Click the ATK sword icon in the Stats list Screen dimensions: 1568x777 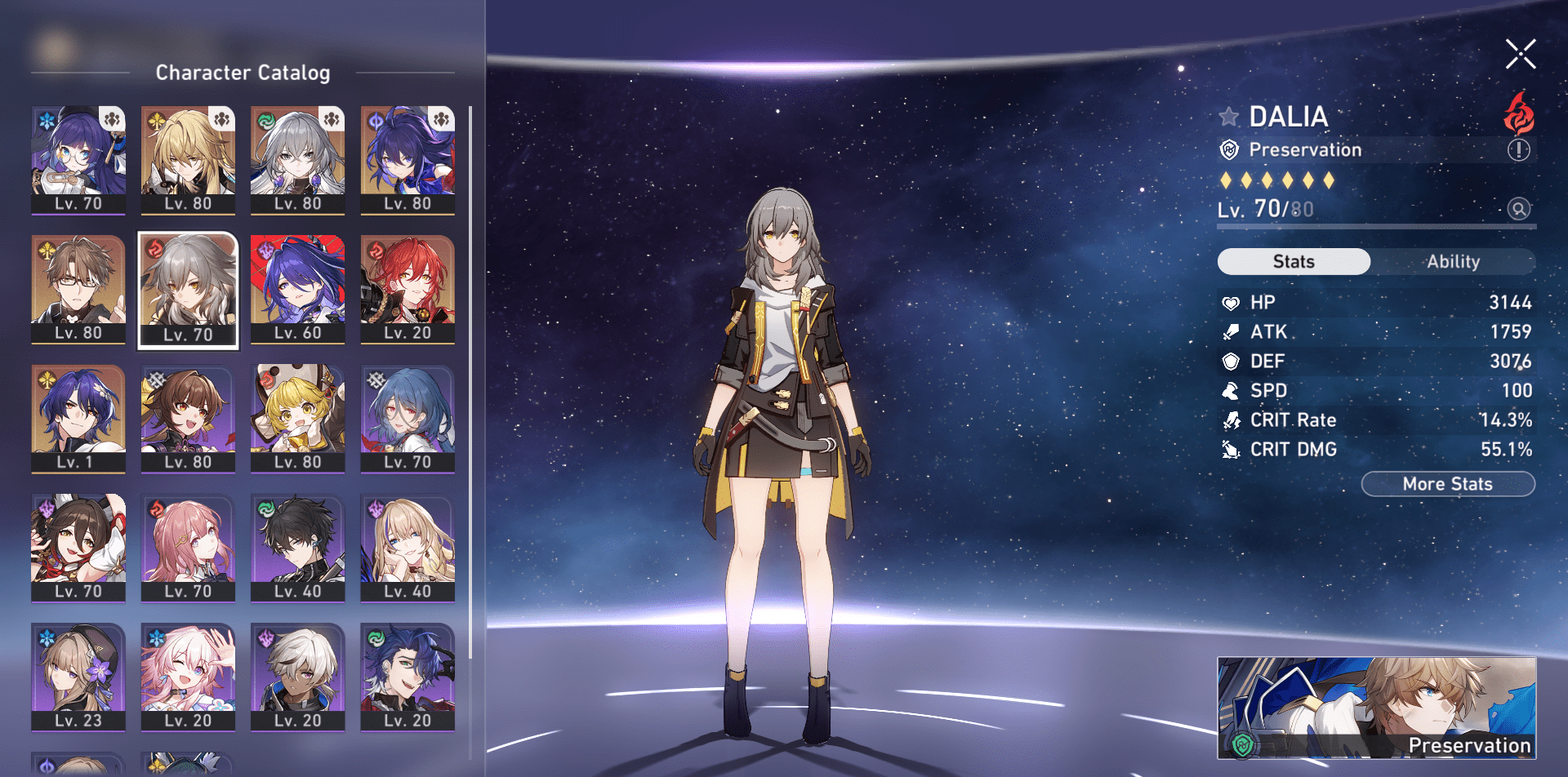click(1229, 331)
